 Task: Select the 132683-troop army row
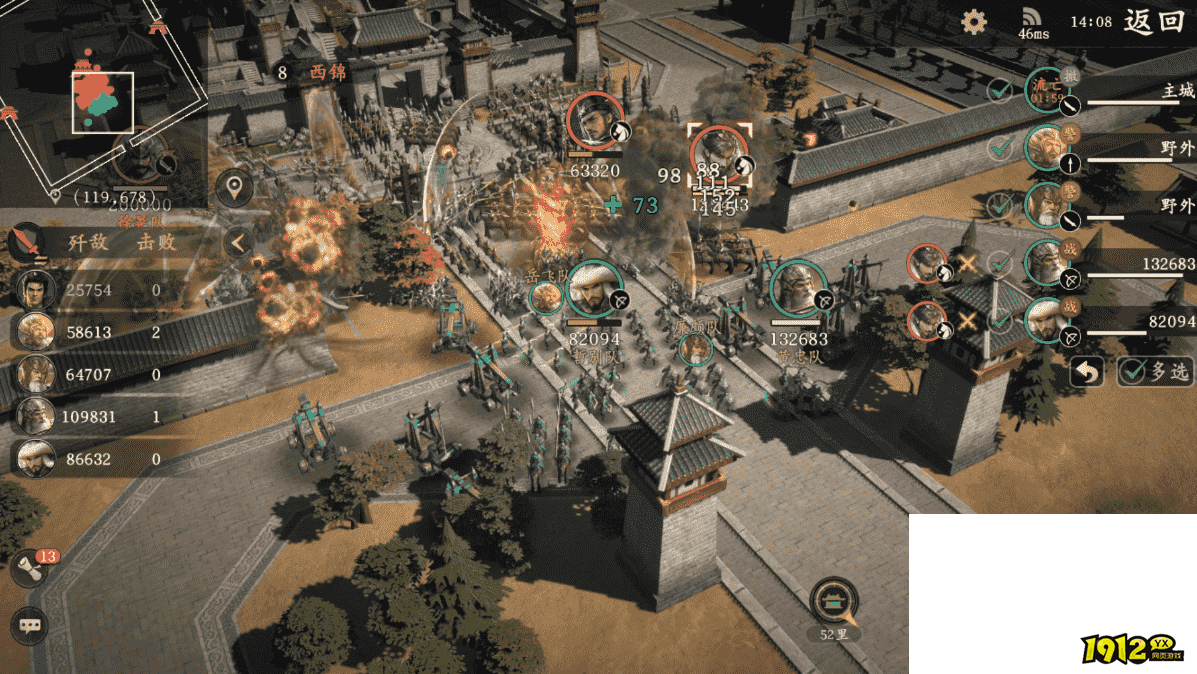[1110, 264]
